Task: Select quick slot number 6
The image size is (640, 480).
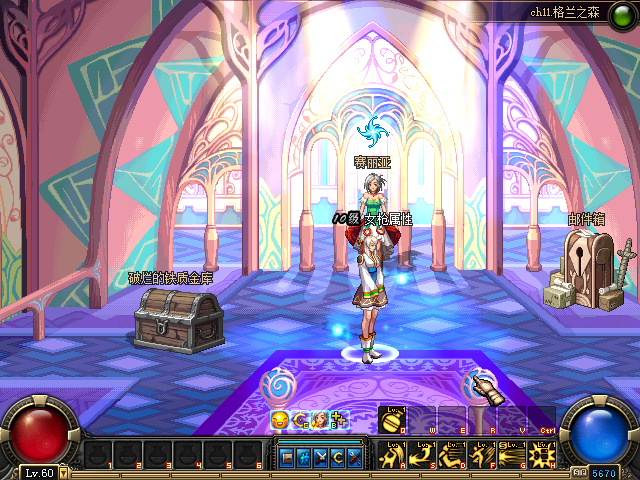Action: 245,455
